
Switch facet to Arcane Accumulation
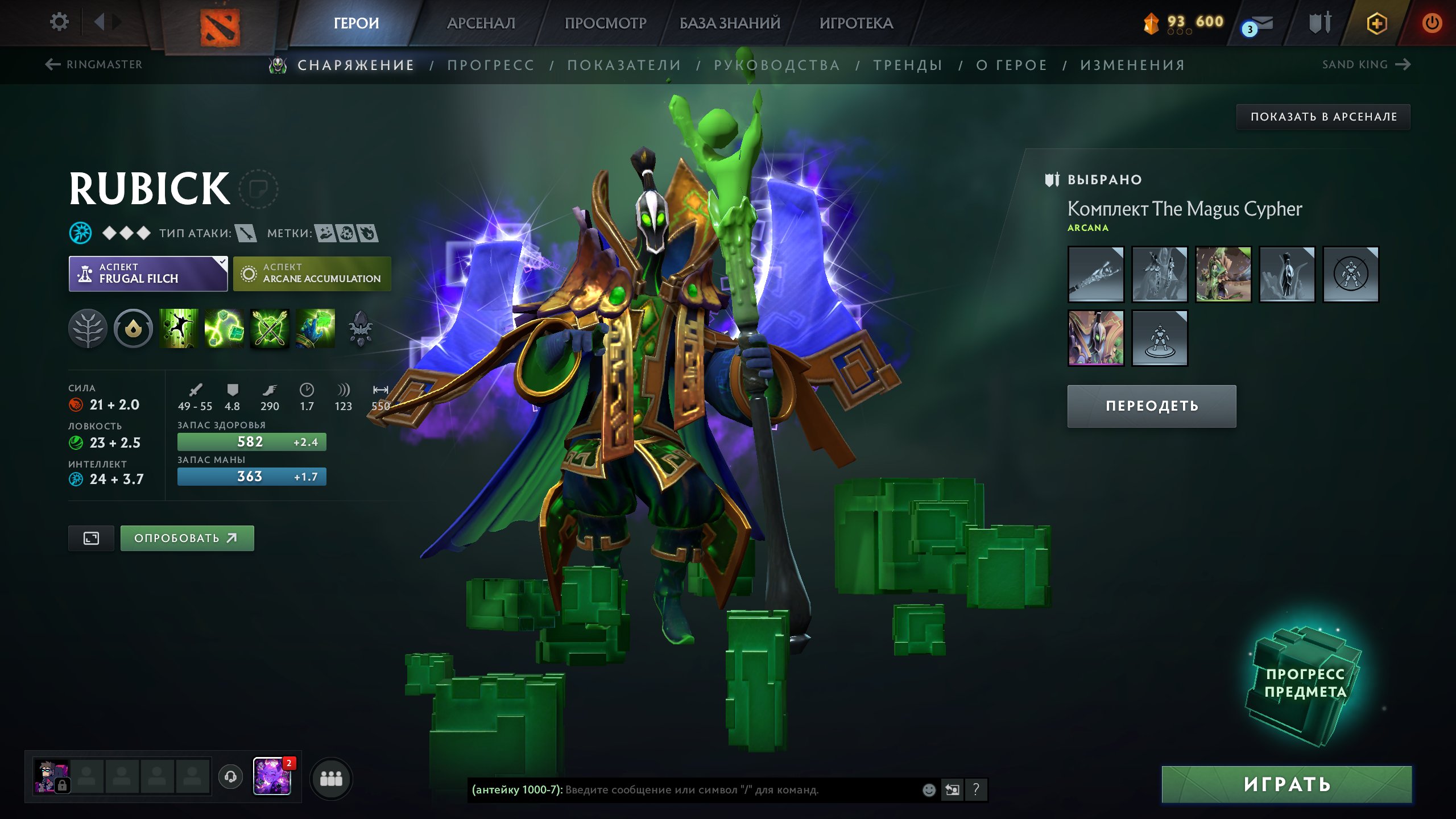[312, 274]
